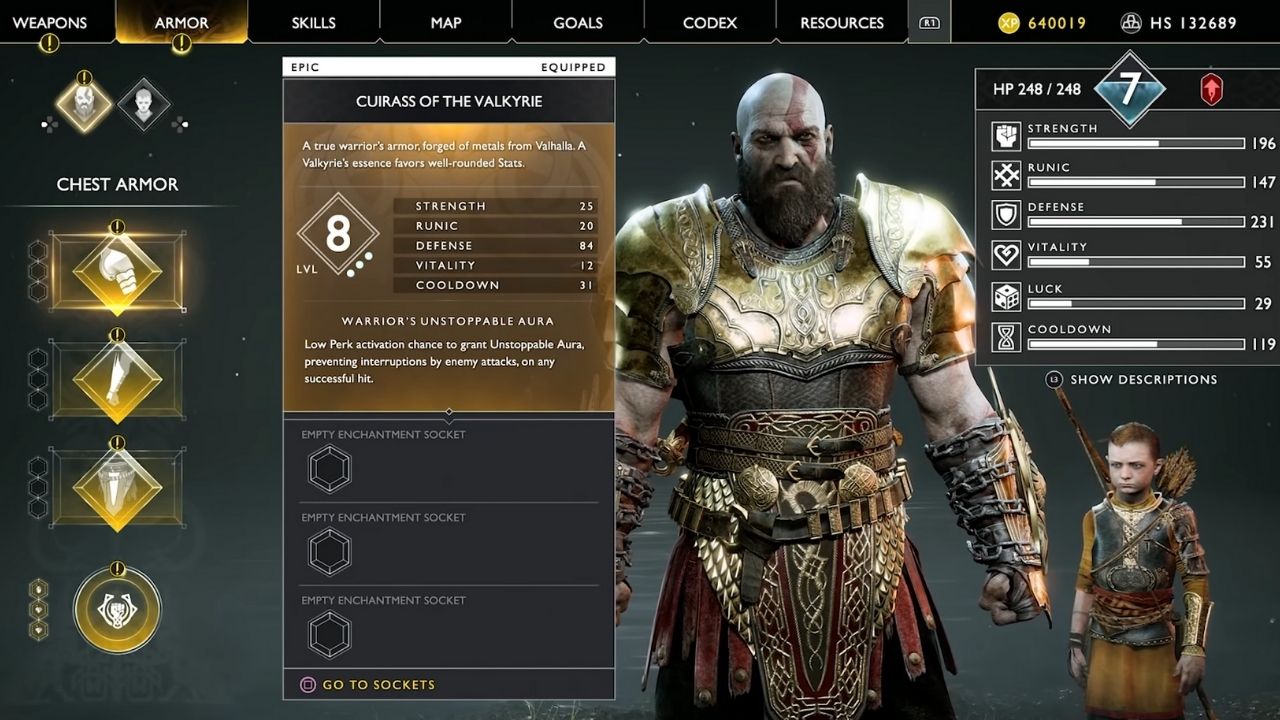Open the Armor tab
This screenshot has height=720, width=1280.
[x=181, y=22]
